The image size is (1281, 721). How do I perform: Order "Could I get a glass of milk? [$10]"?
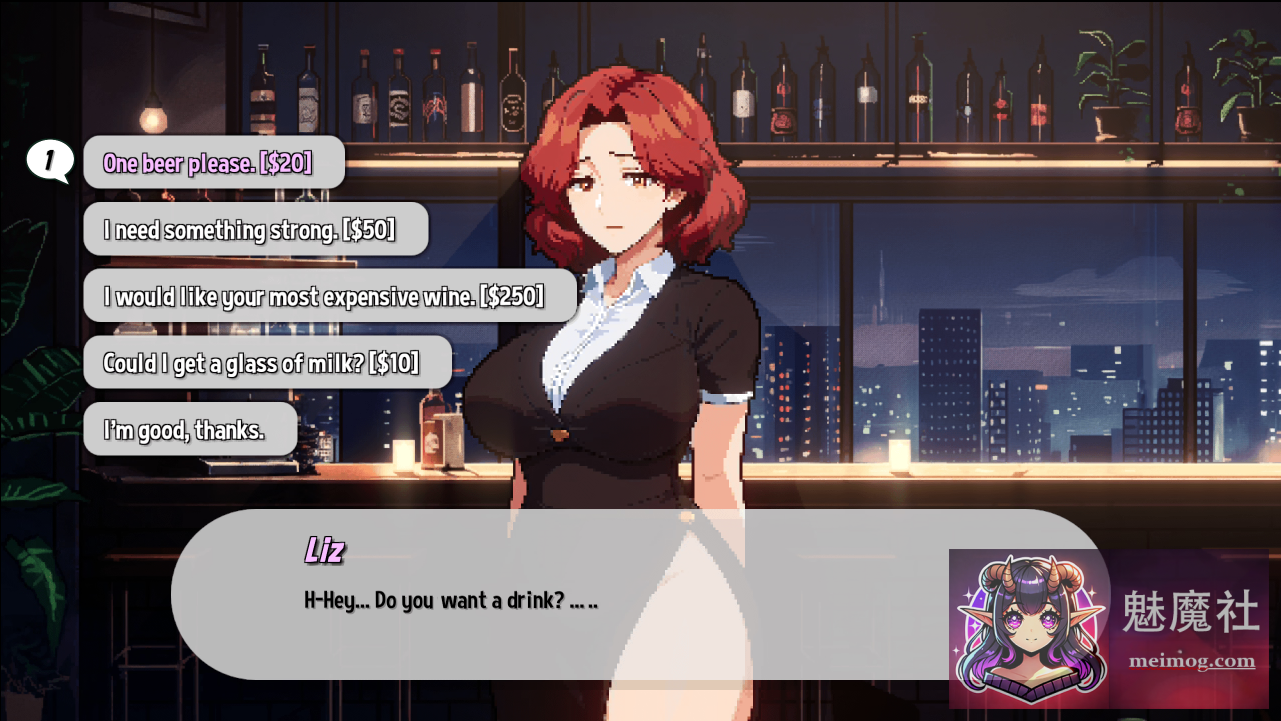[266, 362]
